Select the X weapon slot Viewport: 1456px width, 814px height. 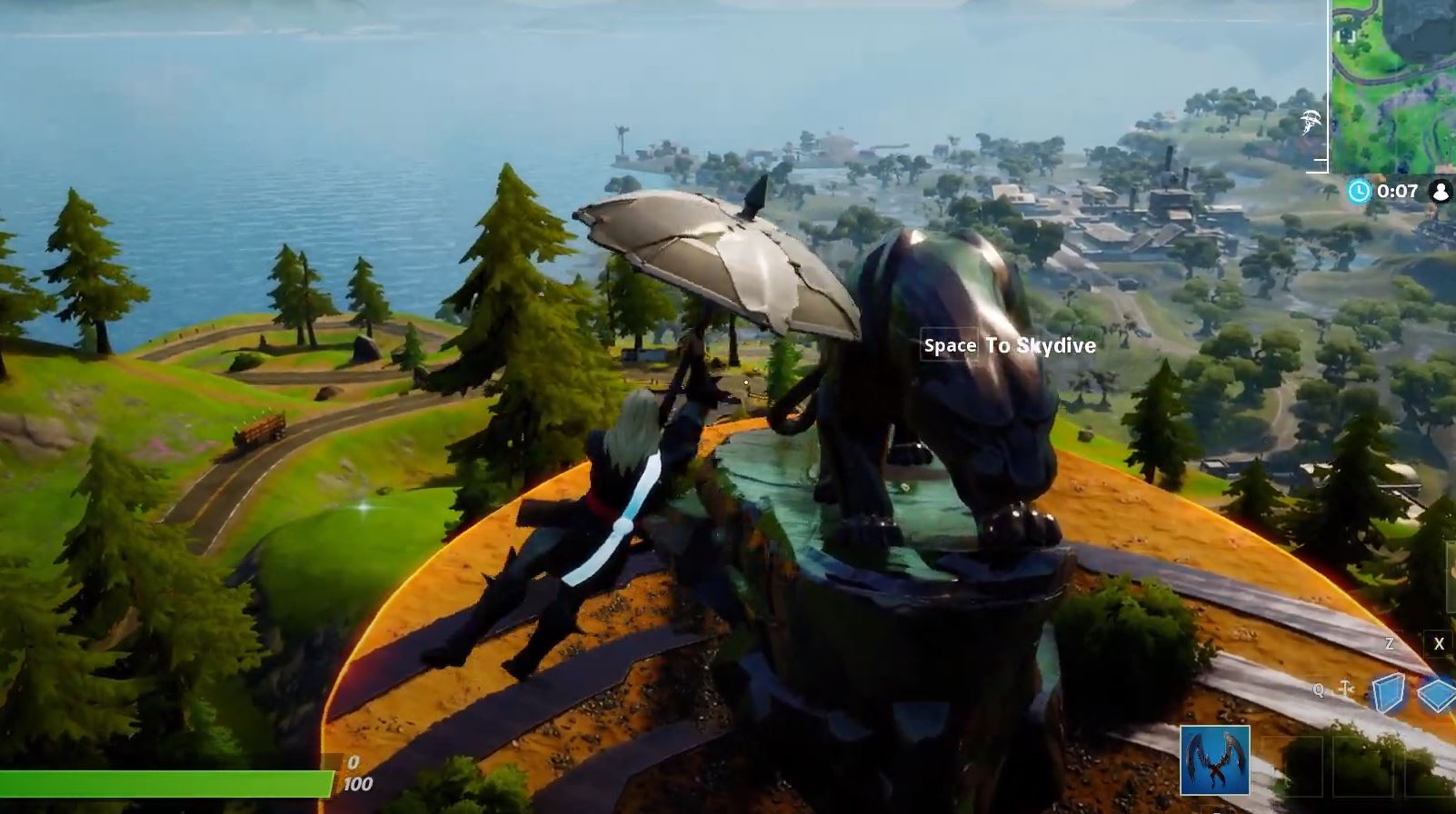click(1439, 643)
